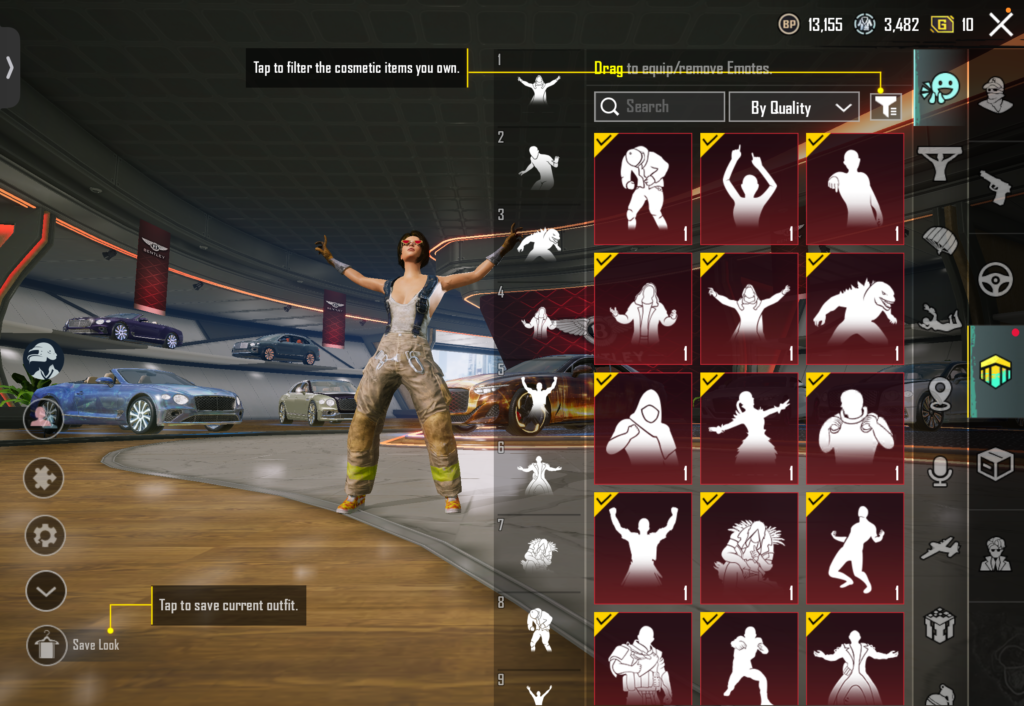Toggle the owned items filter funnel button
The image size is (1024, 706).
tap(885, 107)
